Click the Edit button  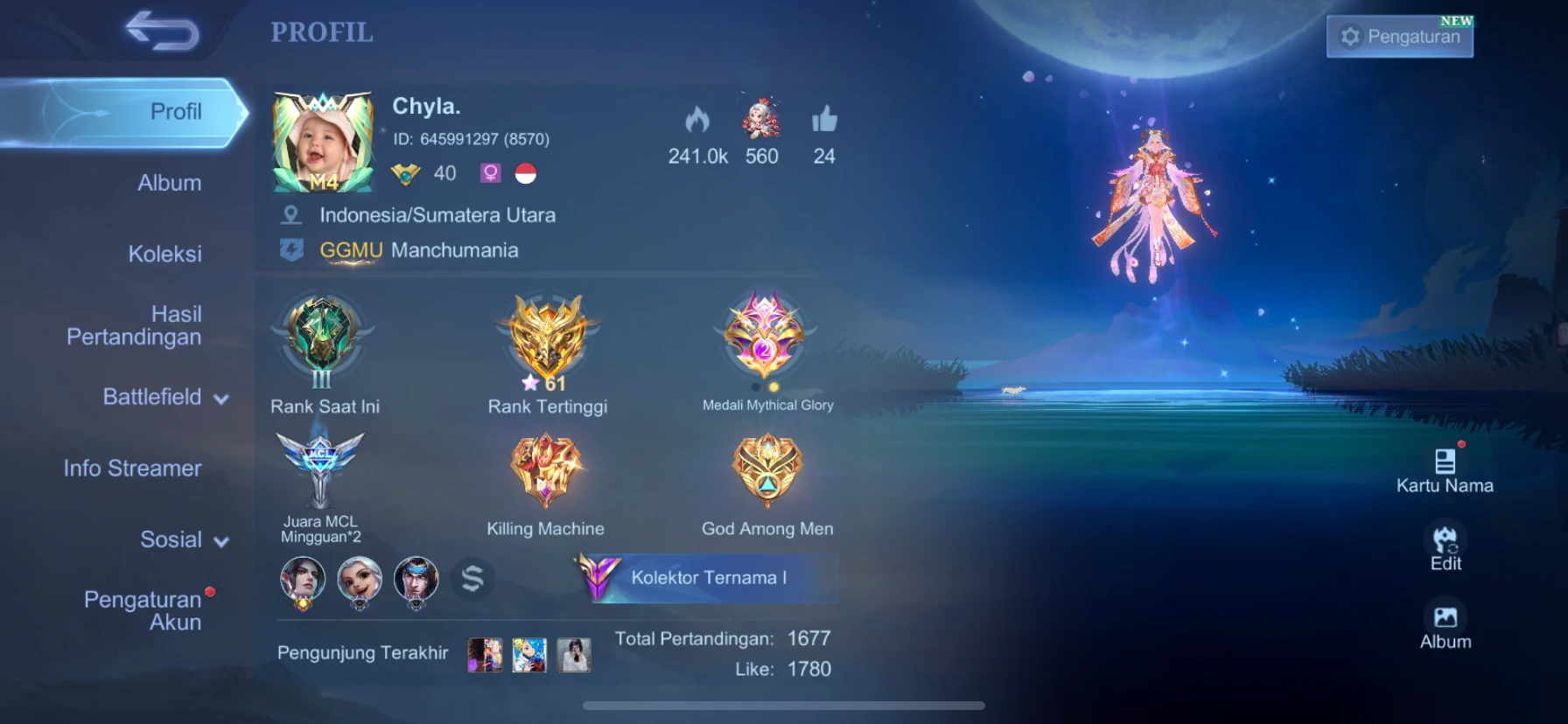[x=1445, y=546]
